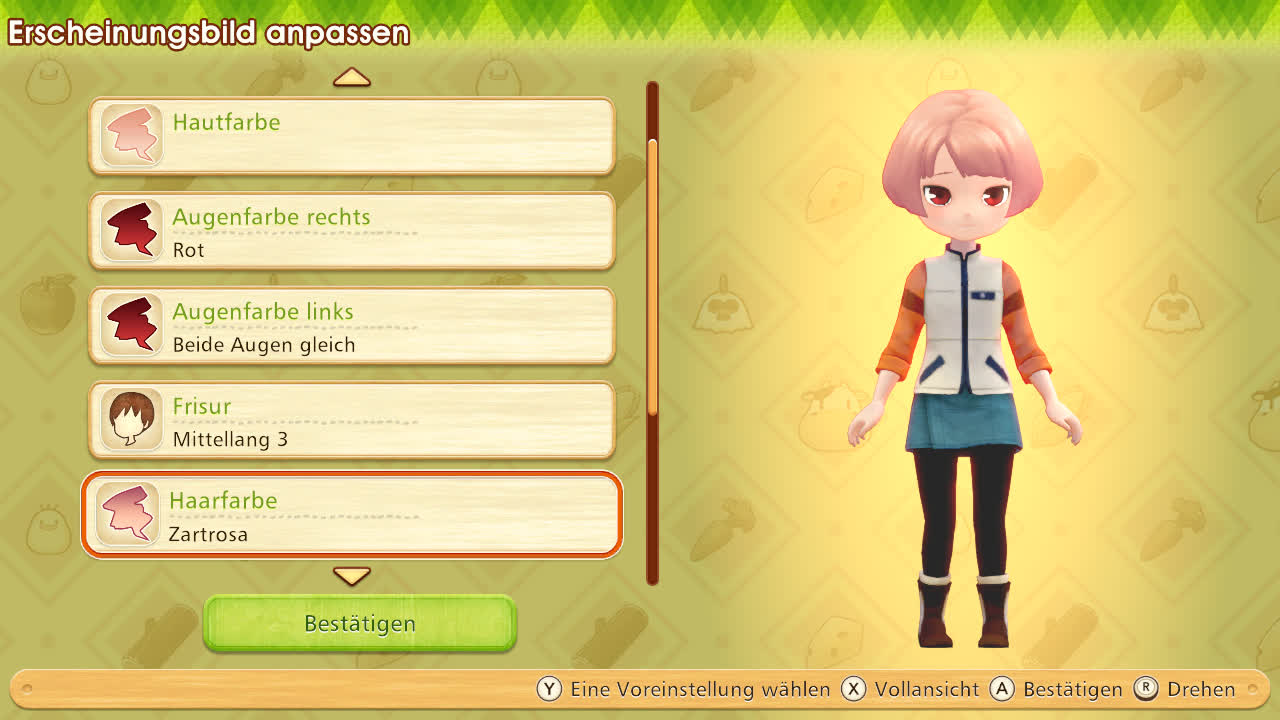Select the Haarfarbe Zartrosa entry

(352, 515)
